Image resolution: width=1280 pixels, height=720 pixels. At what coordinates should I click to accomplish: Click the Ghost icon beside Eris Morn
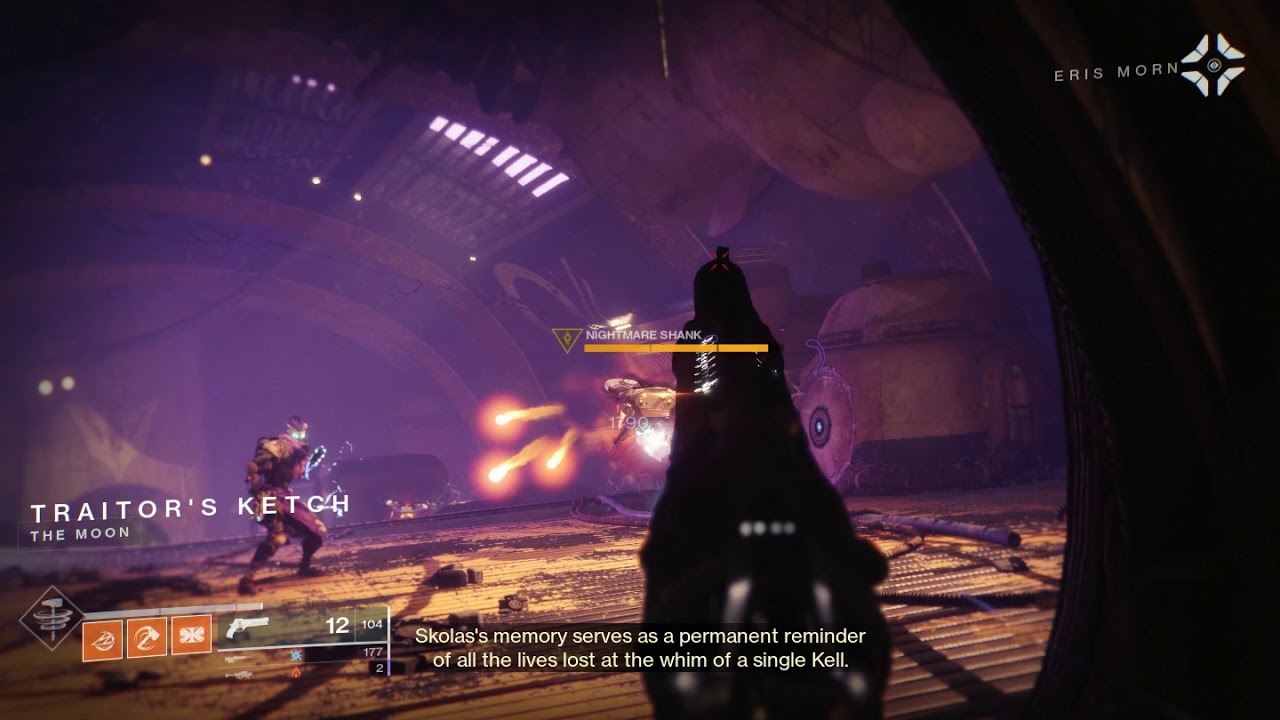[x=1212, y=66]
